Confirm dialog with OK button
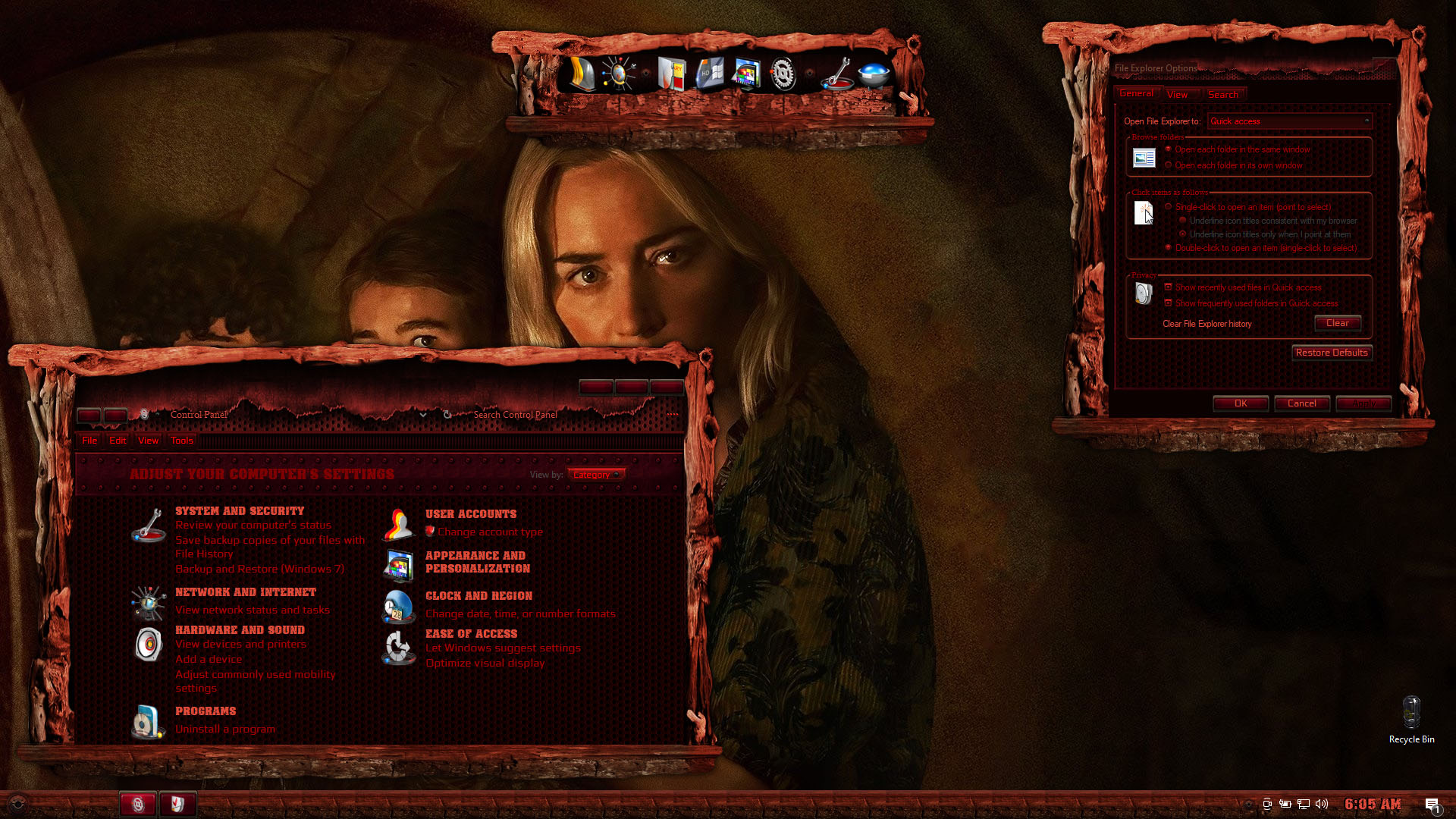1456x819 pixels. pos(1241,403)
